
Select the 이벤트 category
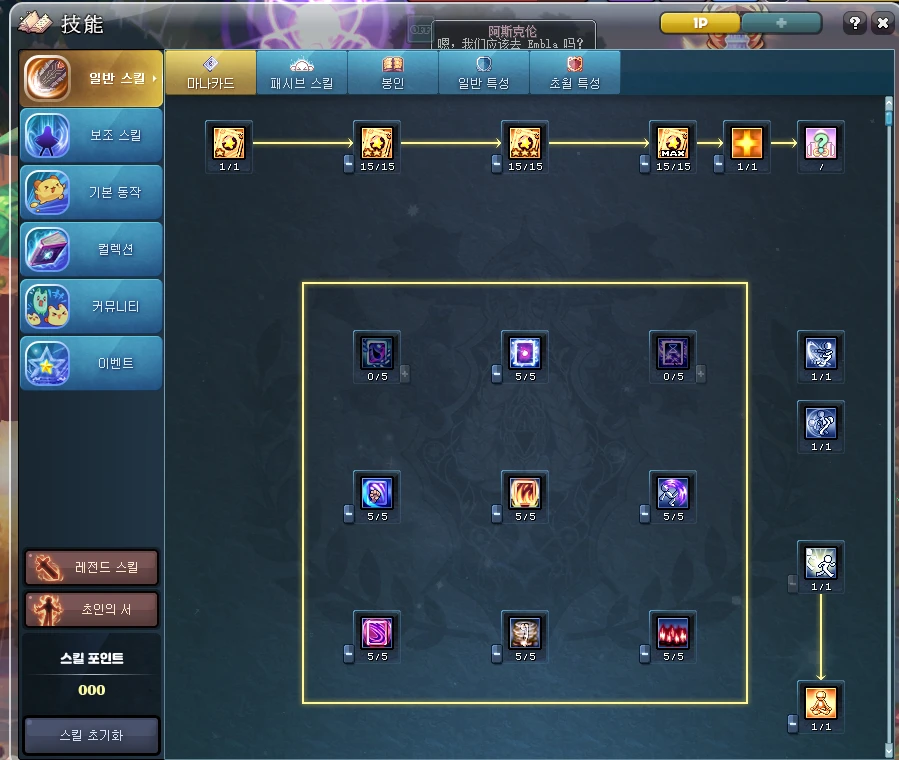92,363
